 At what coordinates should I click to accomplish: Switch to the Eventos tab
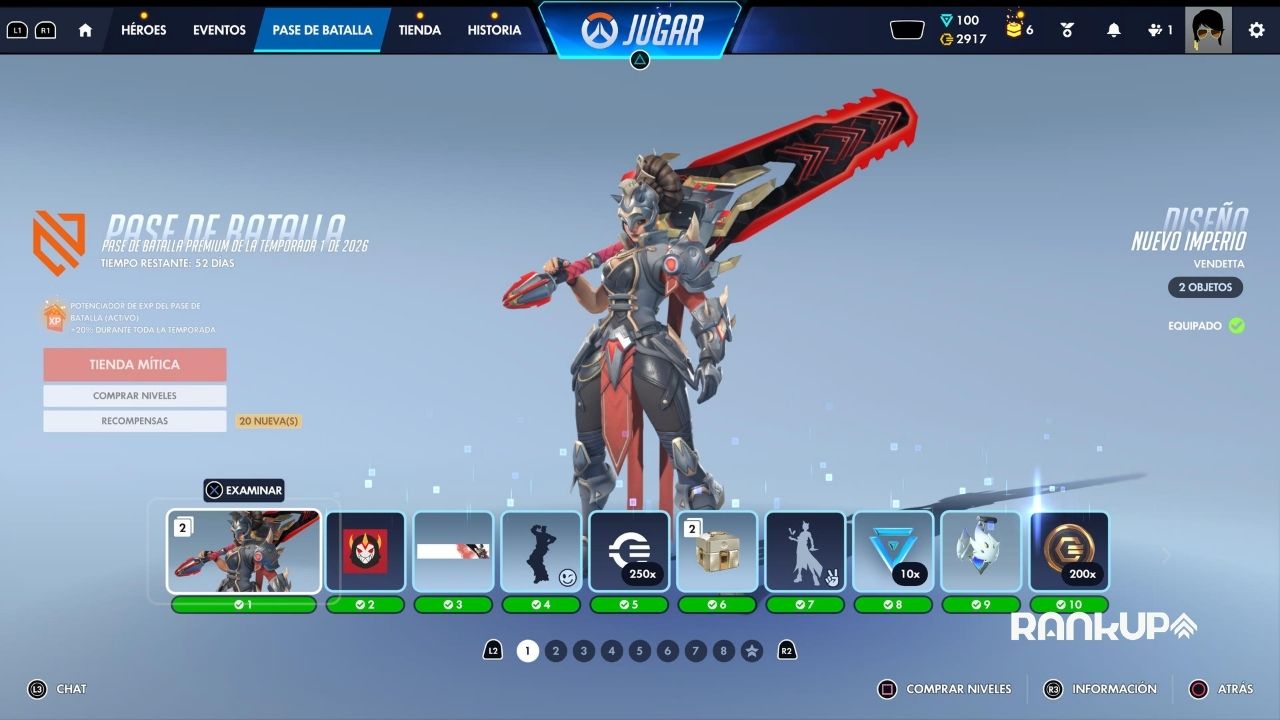click(x=219, y=30)
